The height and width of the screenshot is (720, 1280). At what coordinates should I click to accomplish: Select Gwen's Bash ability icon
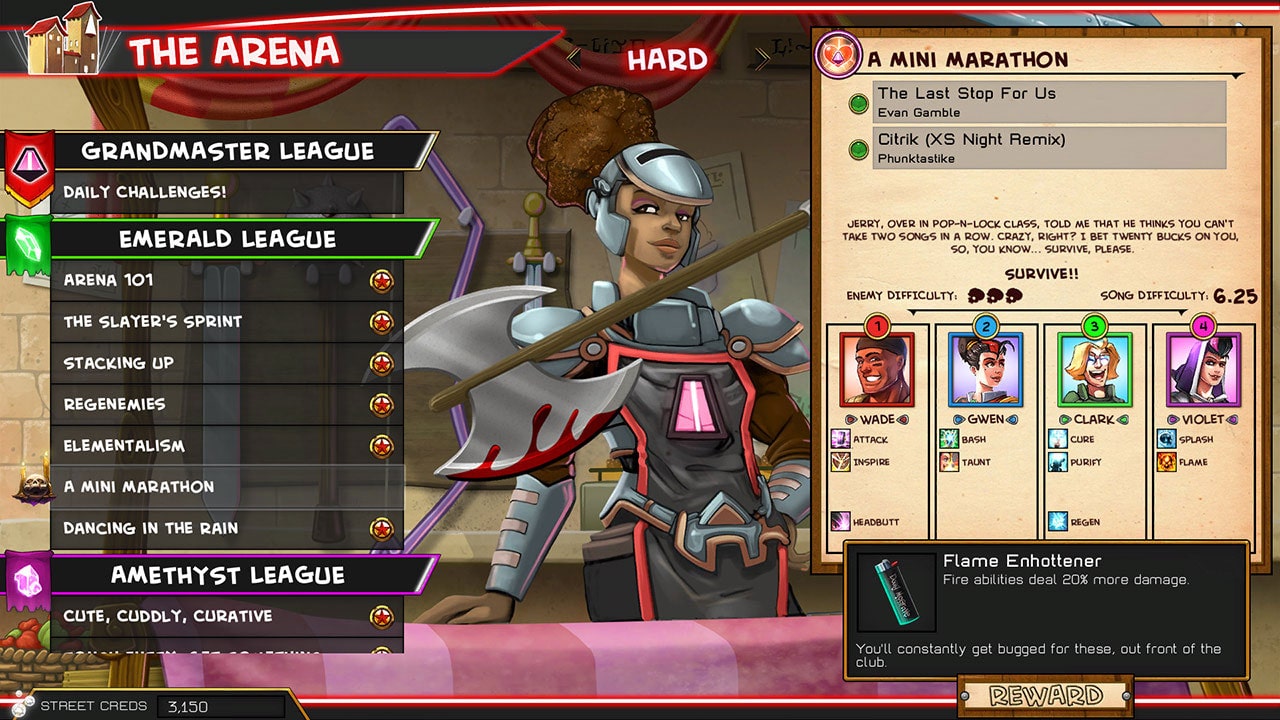[x=950, y=440]
